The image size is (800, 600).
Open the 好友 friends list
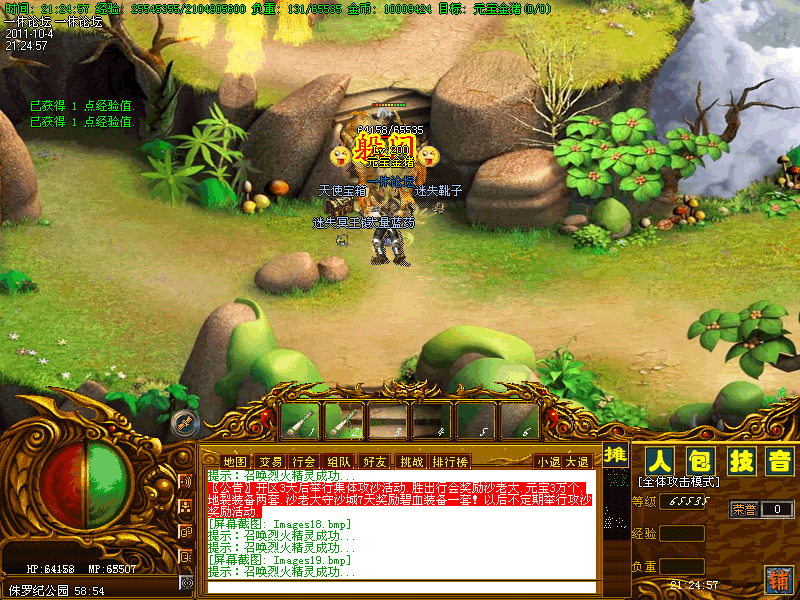374,461
